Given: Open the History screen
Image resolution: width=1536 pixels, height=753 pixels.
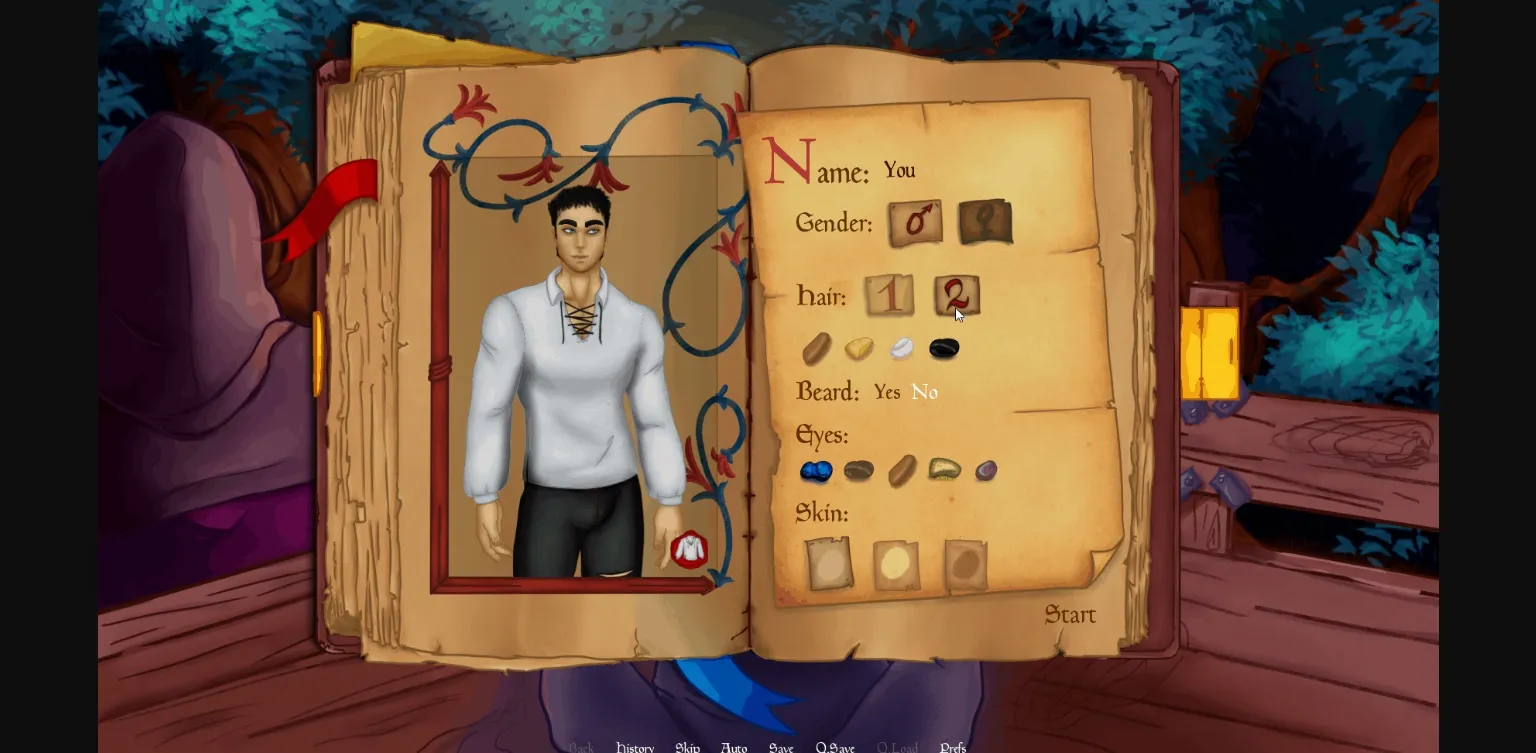Looking at the screenshot, I should 634,747.
